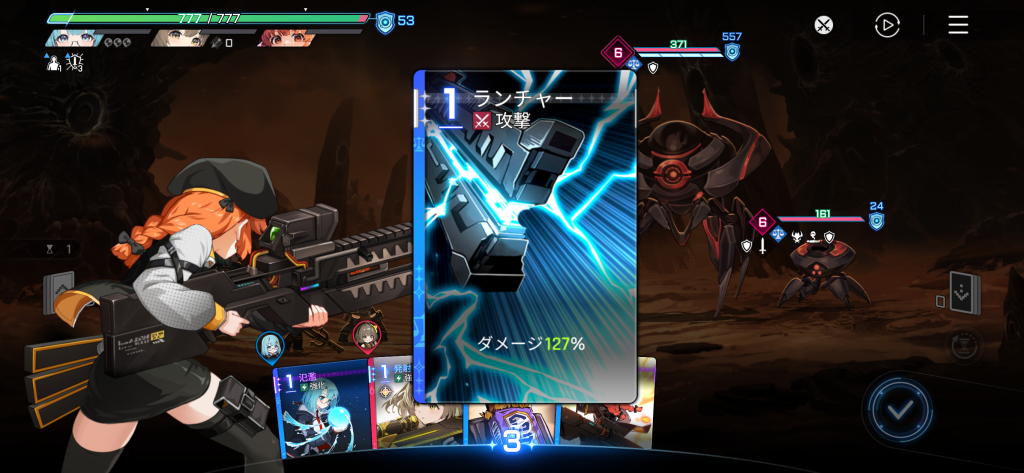Tap the dimmed round button above the checkmark
1024x473 pixels.
964,346
